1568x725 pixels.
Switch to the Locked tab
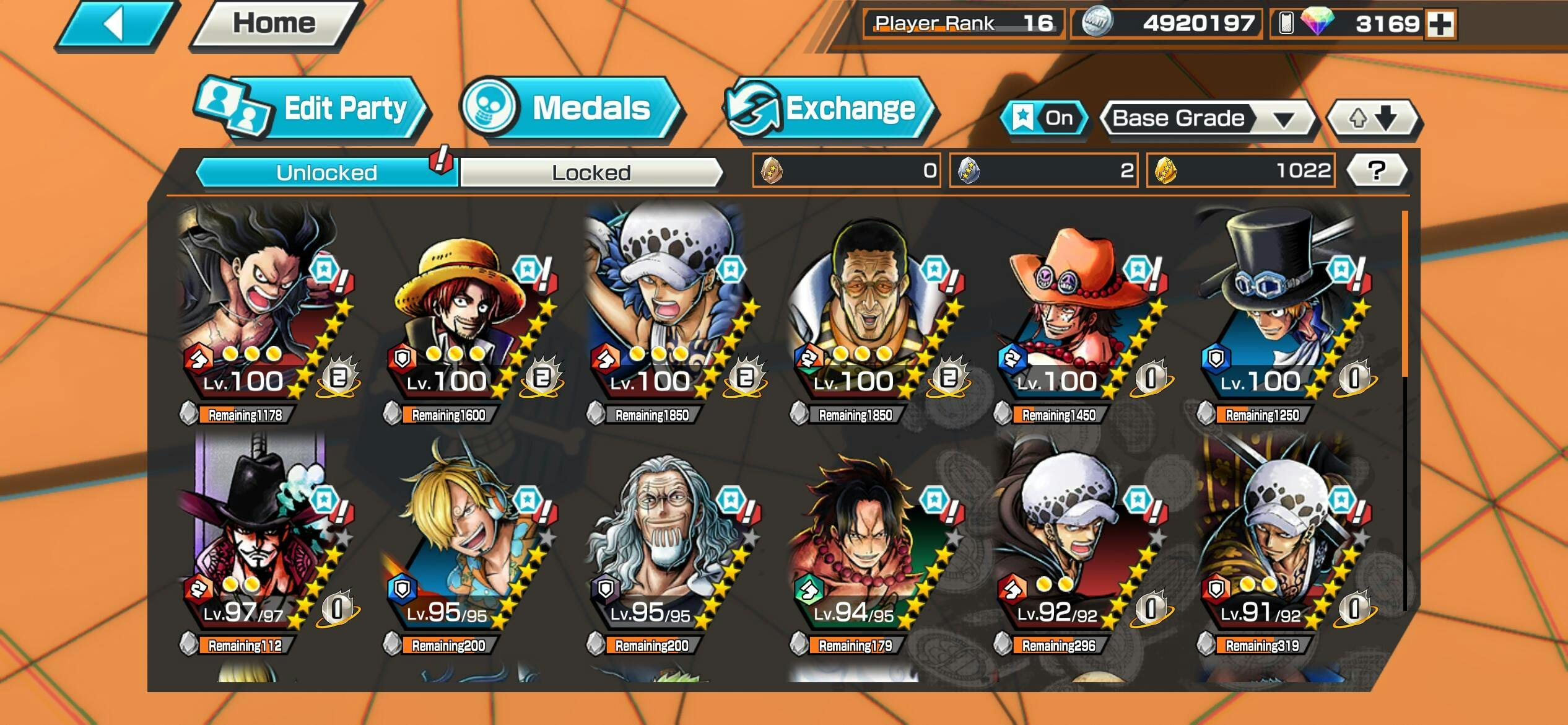[x=591, y=172]
